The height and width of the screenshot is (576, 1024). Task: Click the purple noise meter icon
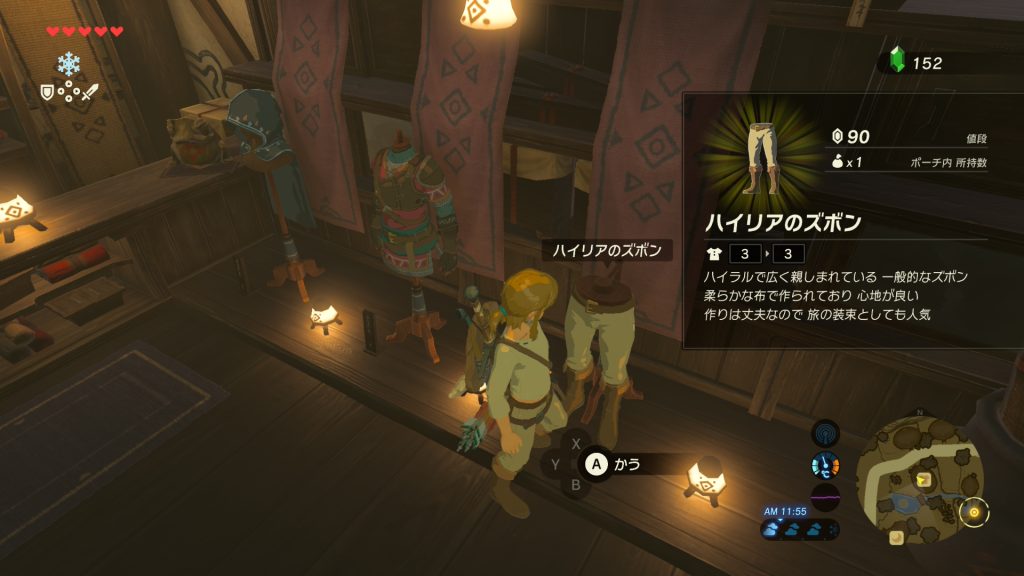point(825,497)
